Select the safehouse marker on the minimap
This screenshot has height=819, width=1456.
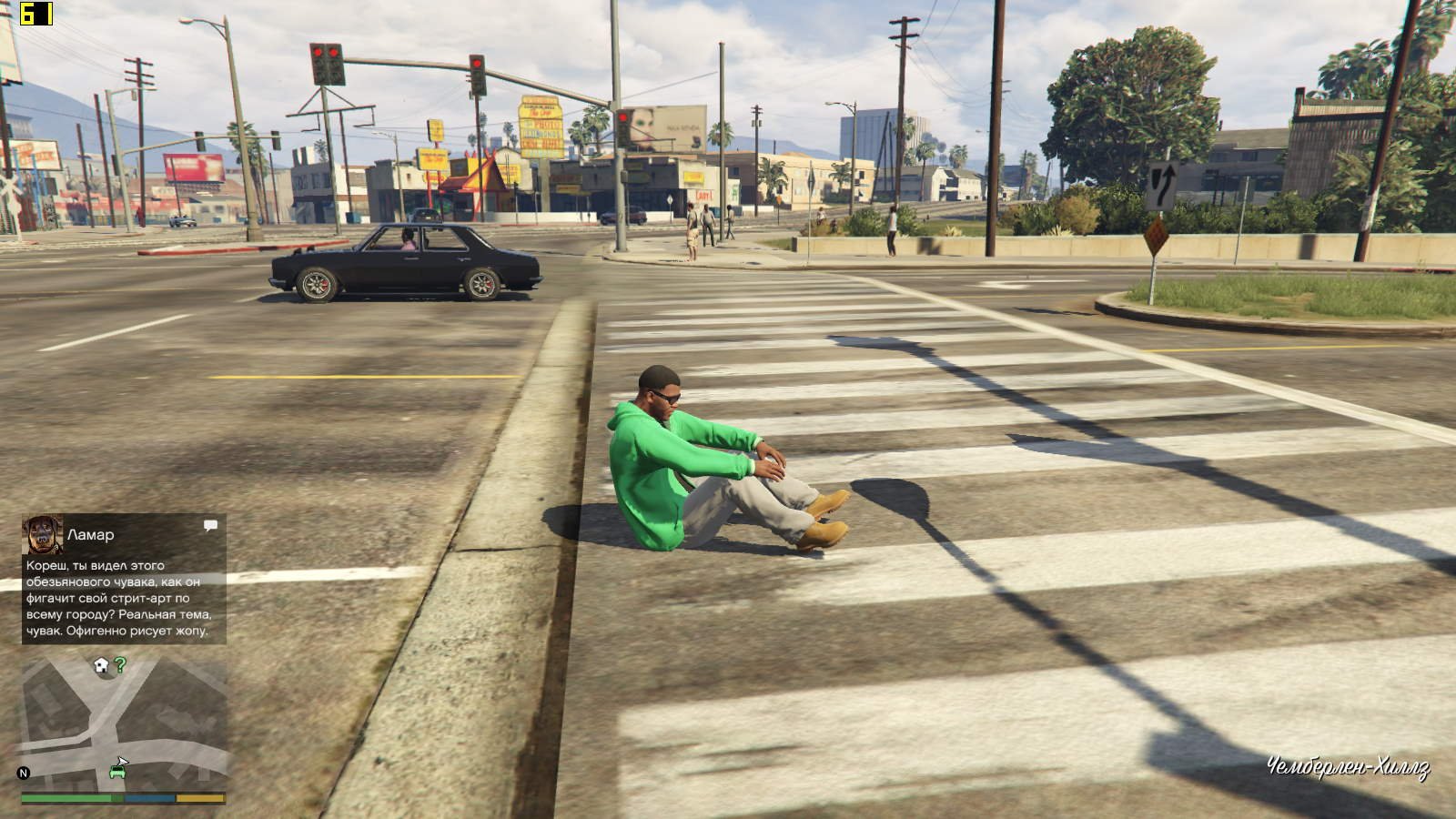pos(101,665)
